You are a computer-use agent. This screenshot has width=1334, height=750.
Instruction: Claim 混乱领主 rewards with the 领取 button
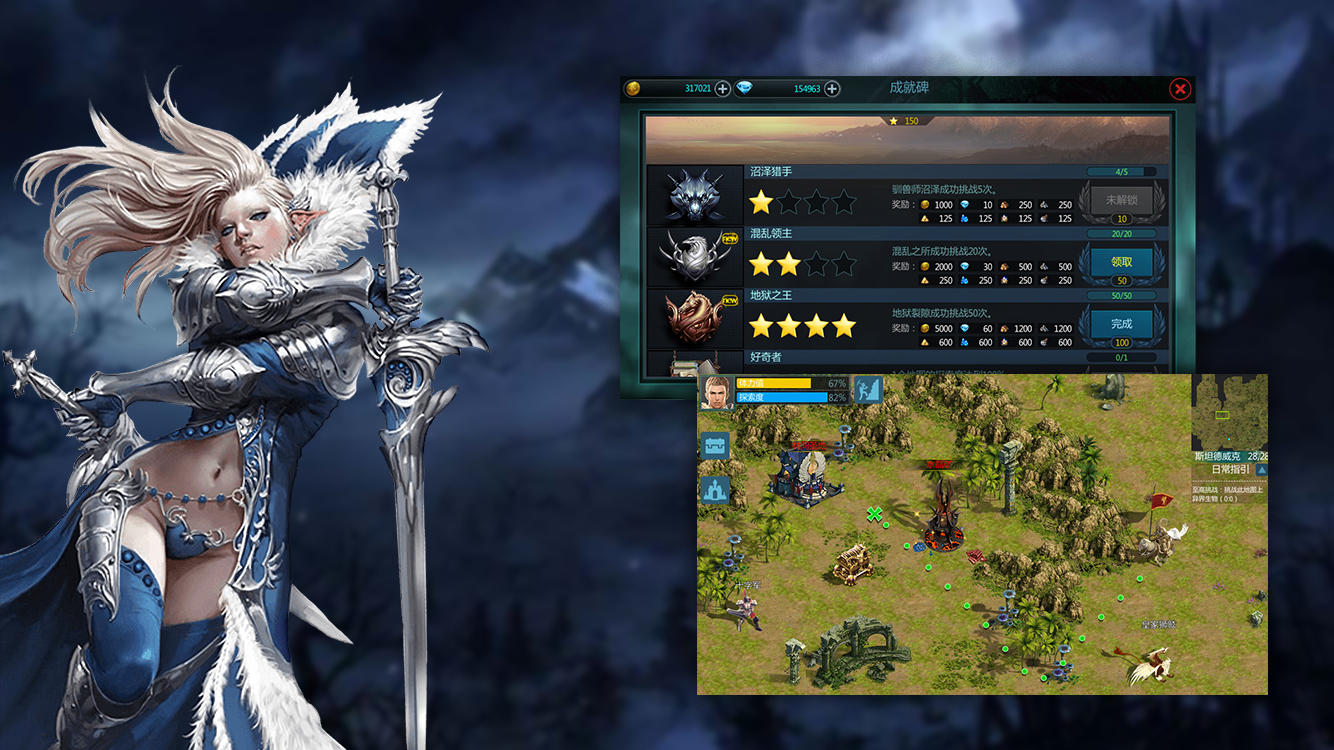(x=1124, y=261)
